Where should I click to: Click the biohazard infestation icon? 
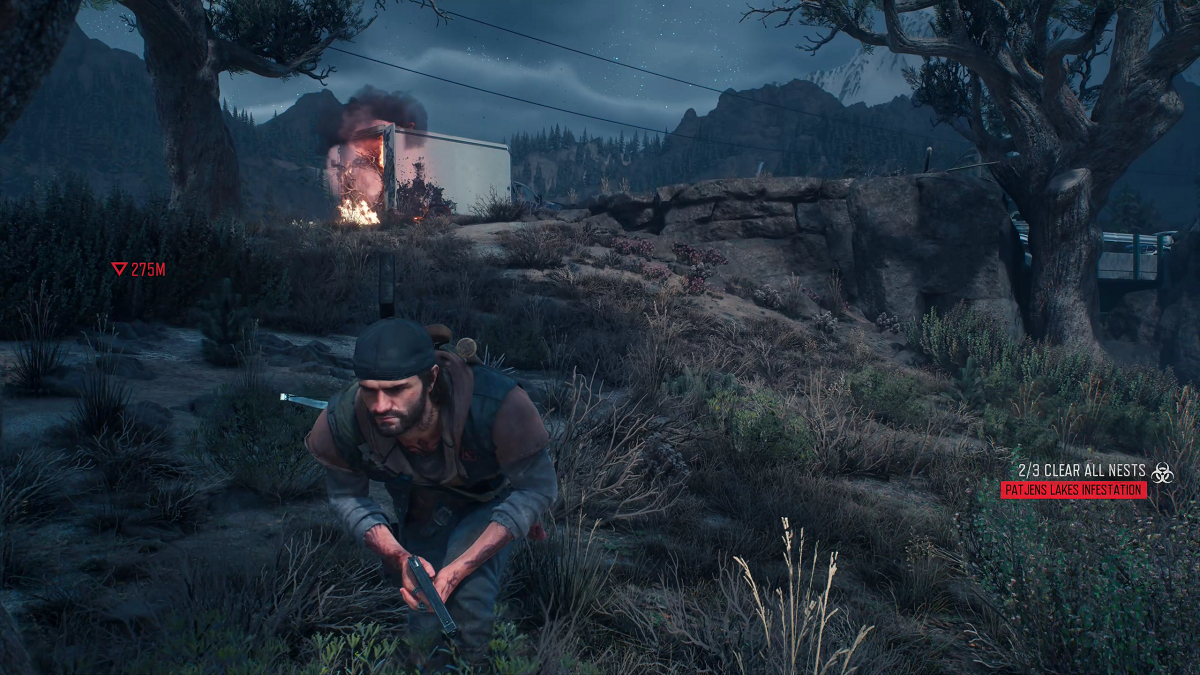click(1161, 472)
